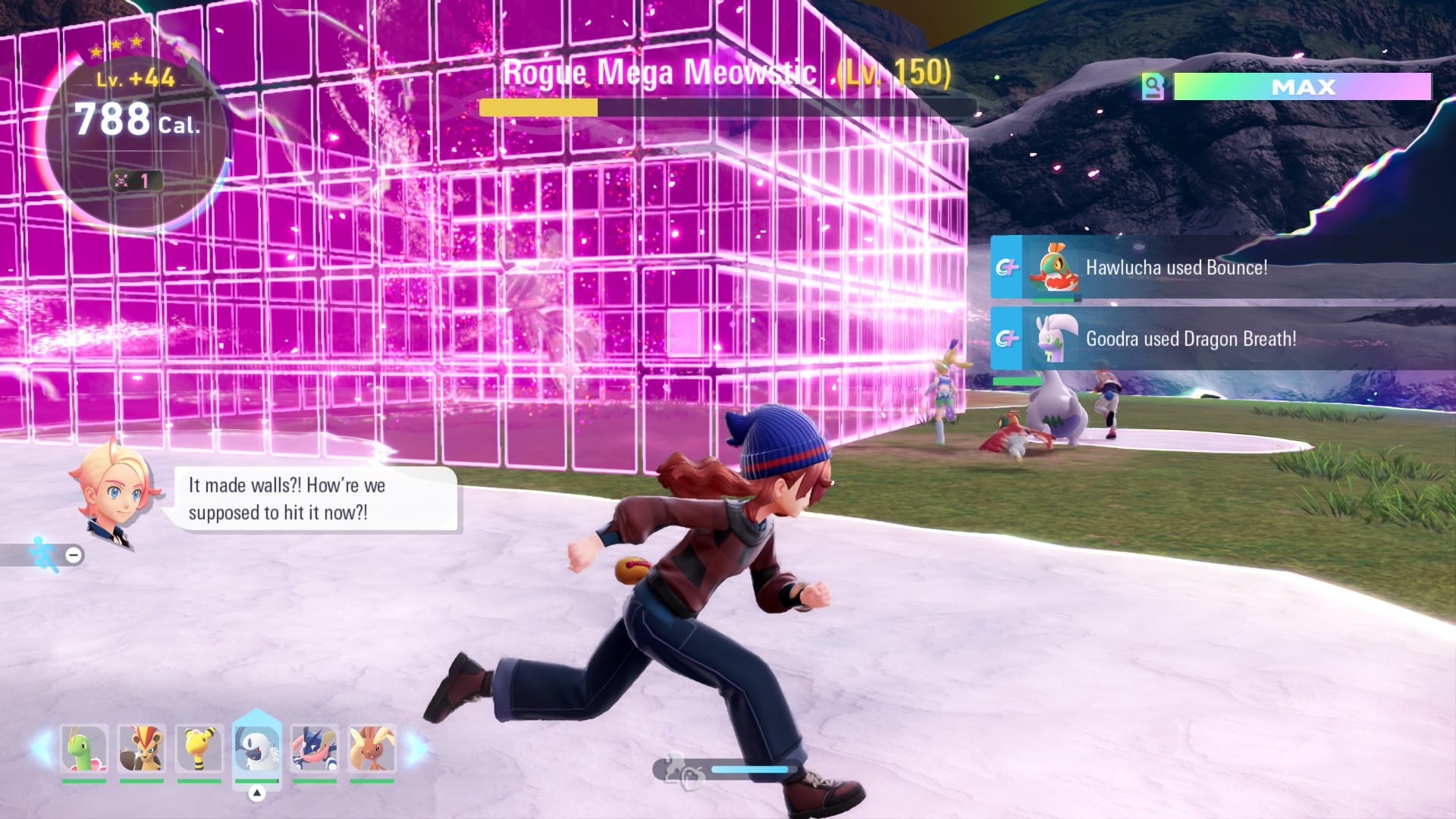1456x819 pixels.
Task: Switch to Pyroar in the party
Action: point(142,749)
